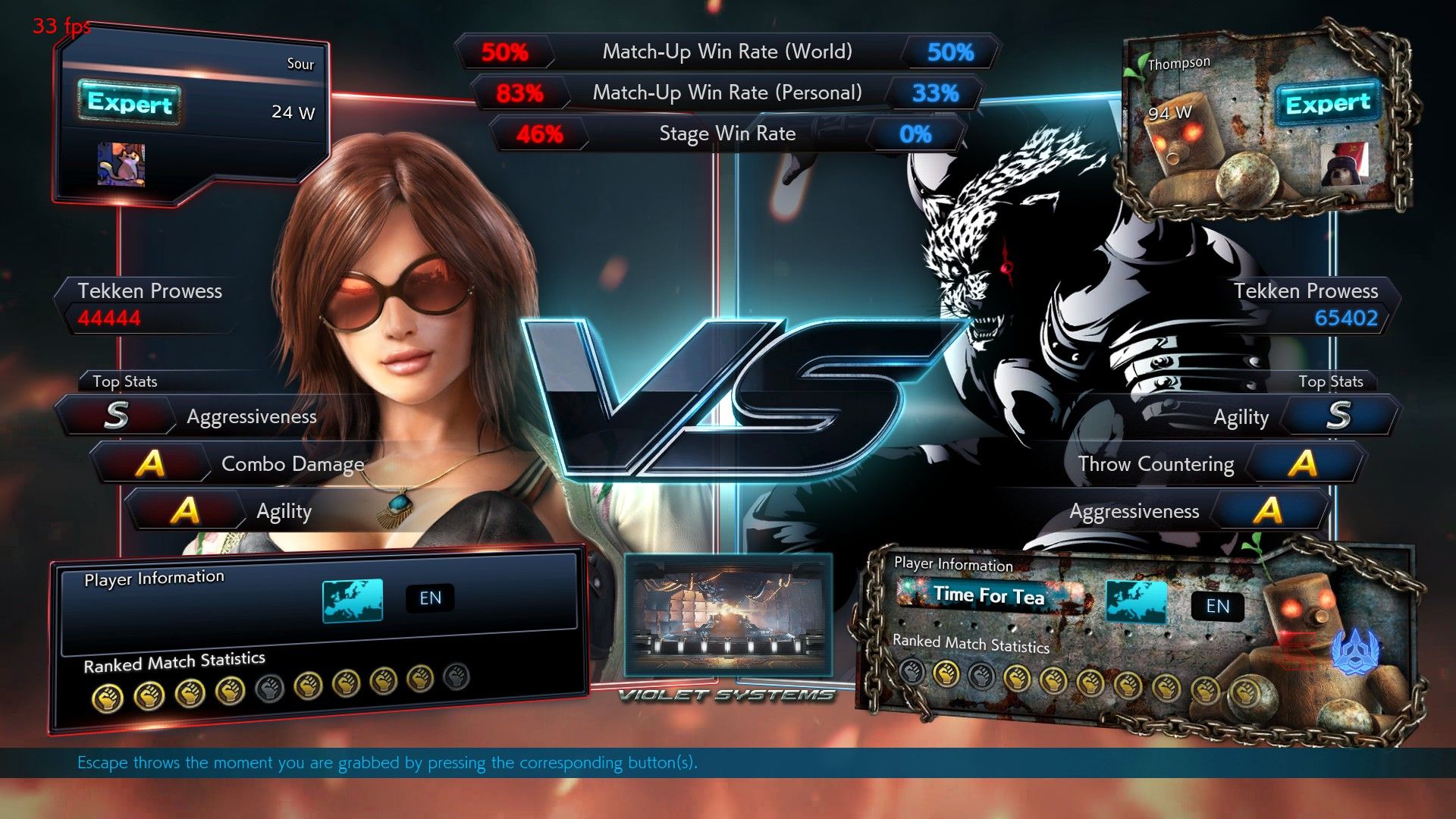The width and height of the screenshot is (1456, 819).
Task: Expand Thompson's Top Stats section
Action: [1332, 381]
